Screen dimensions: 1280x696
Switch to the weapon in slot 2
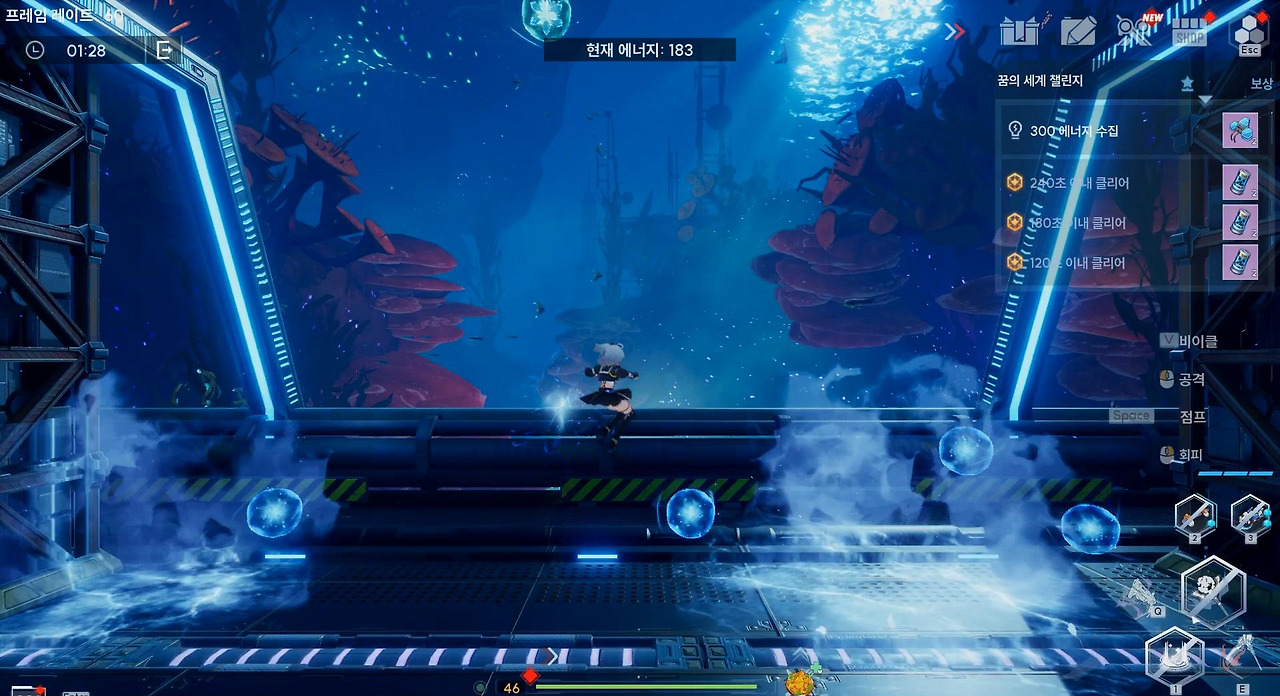[x=1195, y=516]
